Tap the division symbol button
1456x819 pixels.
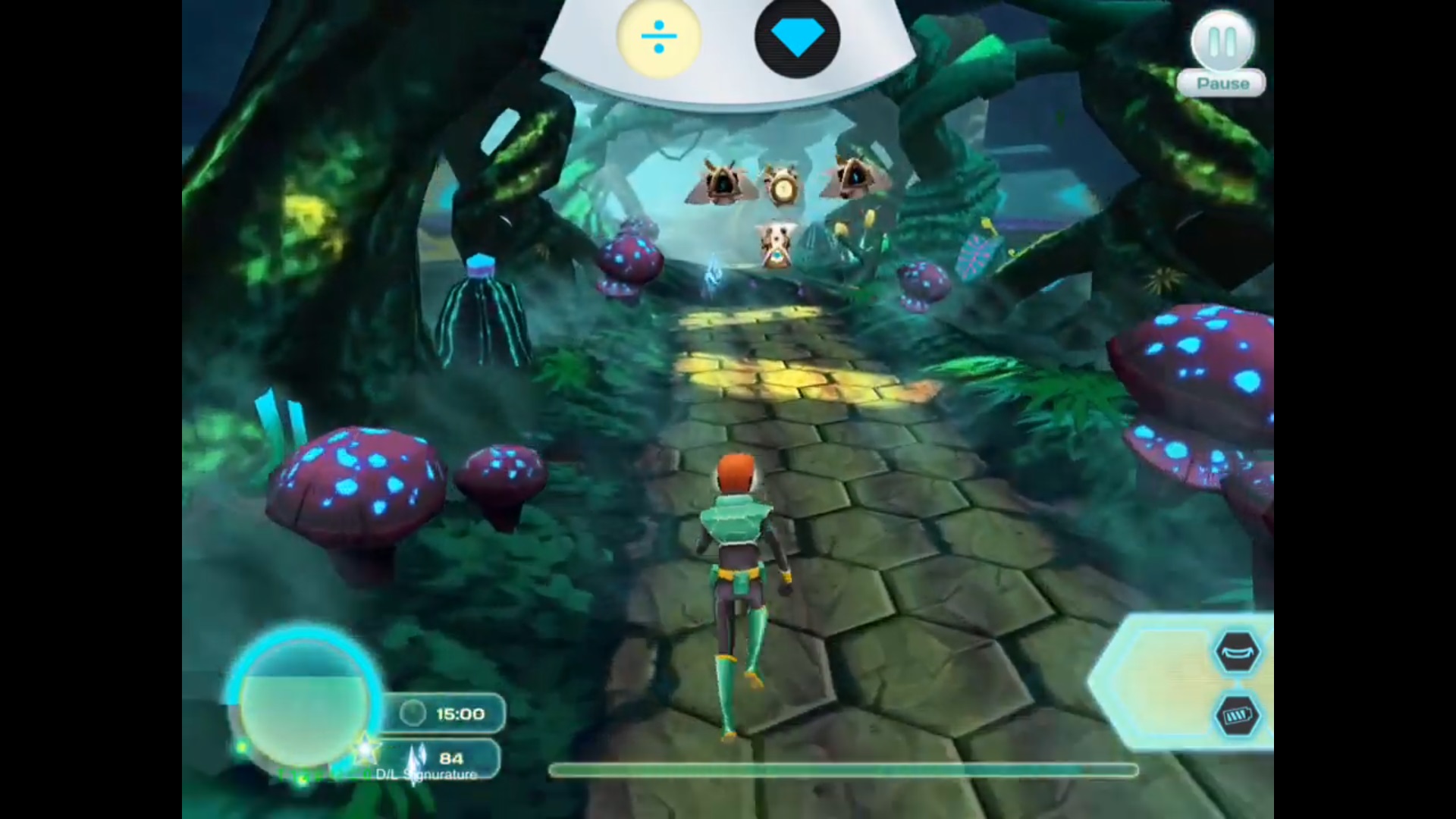pos(658,36)
